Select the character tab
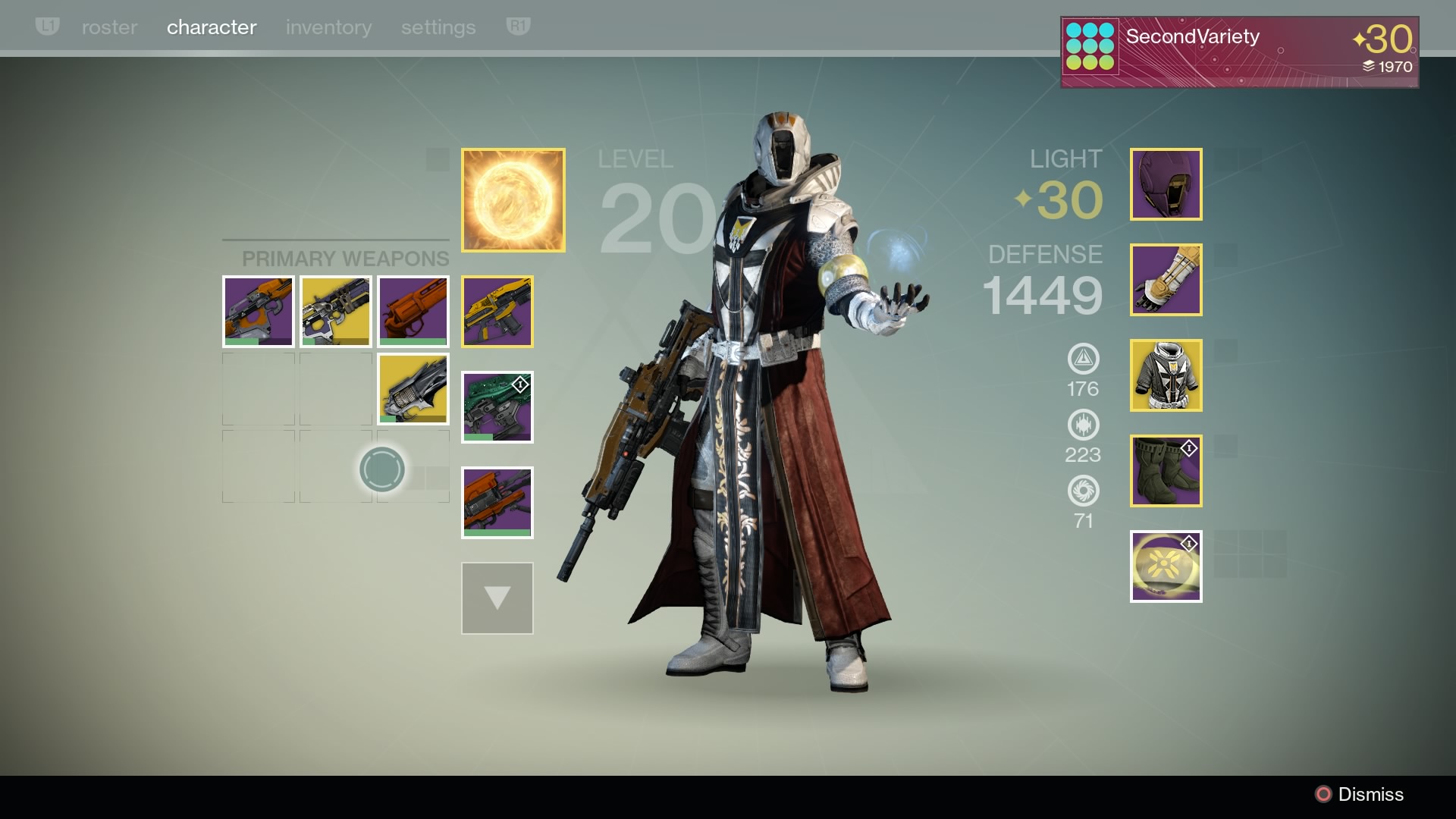The image size is (1456, 819). click(x=212, y=28)
